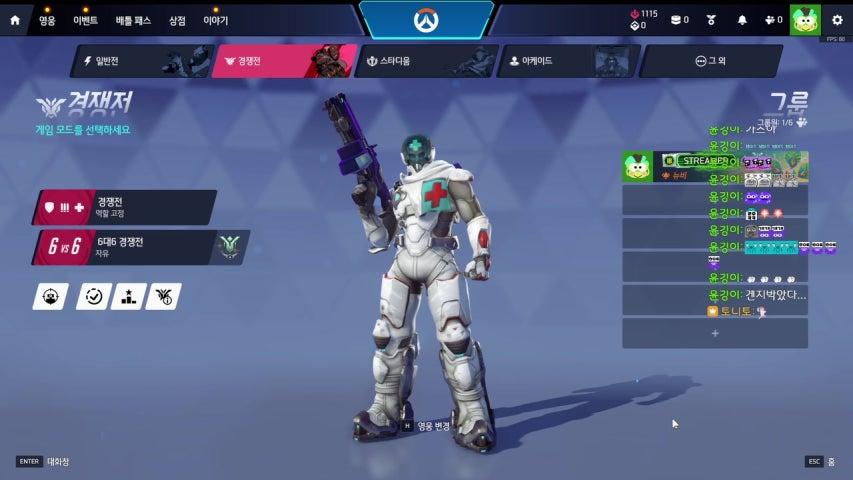
Task: Open the 영웅 (Heroes) menu
Action: click(x=47, y=19)
